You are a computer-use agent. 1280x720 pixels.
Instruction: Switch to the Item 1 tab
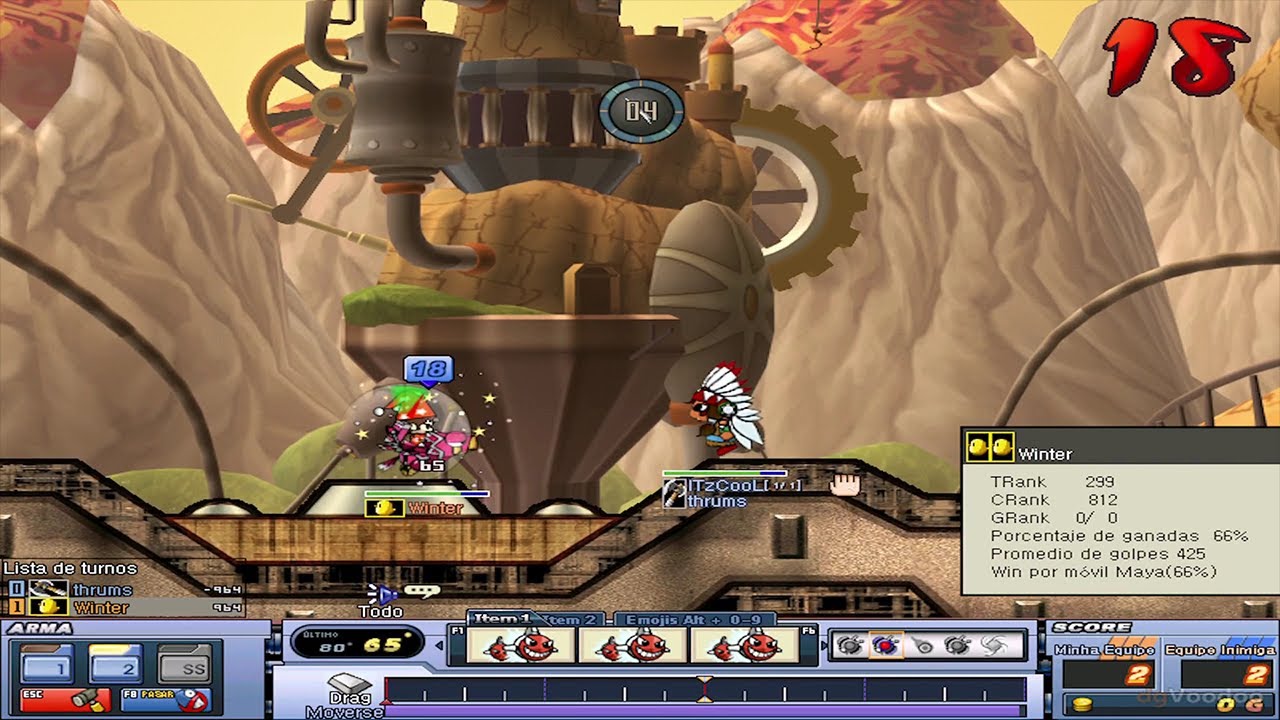pyautogui.click(x=500, y=620)
